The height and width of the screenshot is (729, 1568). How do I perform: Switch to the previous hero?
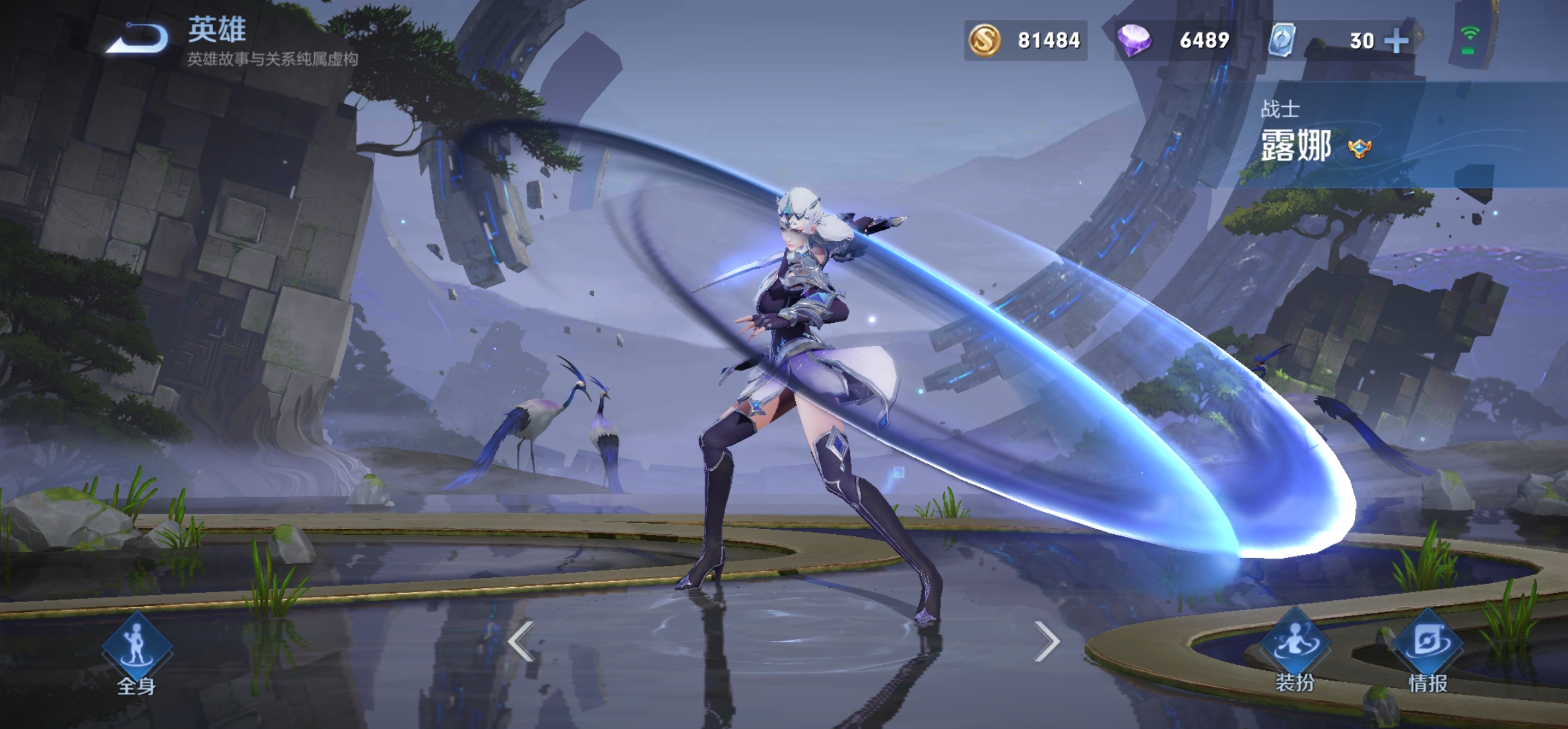(521, 641)
